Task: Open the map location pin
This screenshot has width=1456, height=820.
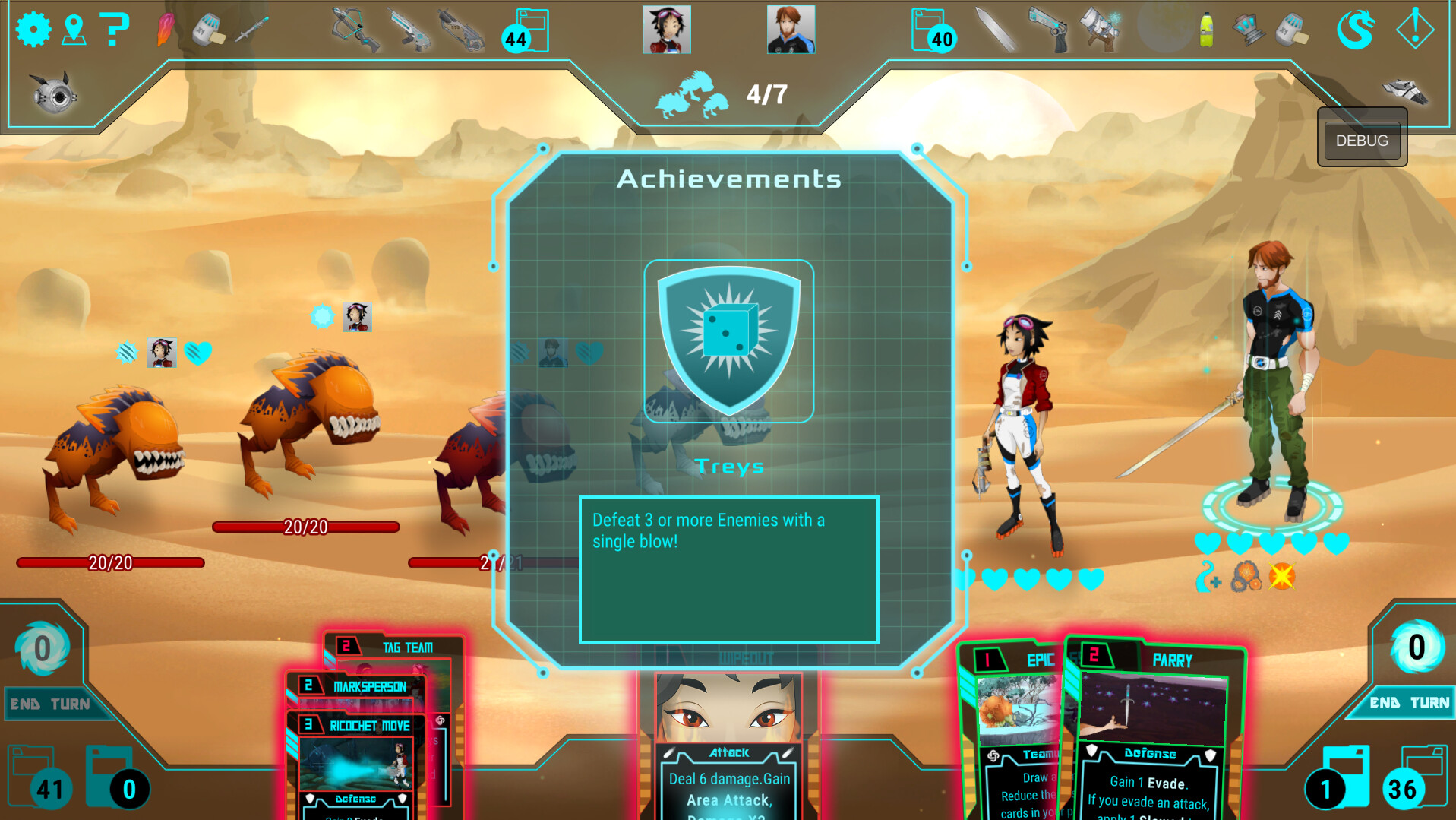Action: 74,30
